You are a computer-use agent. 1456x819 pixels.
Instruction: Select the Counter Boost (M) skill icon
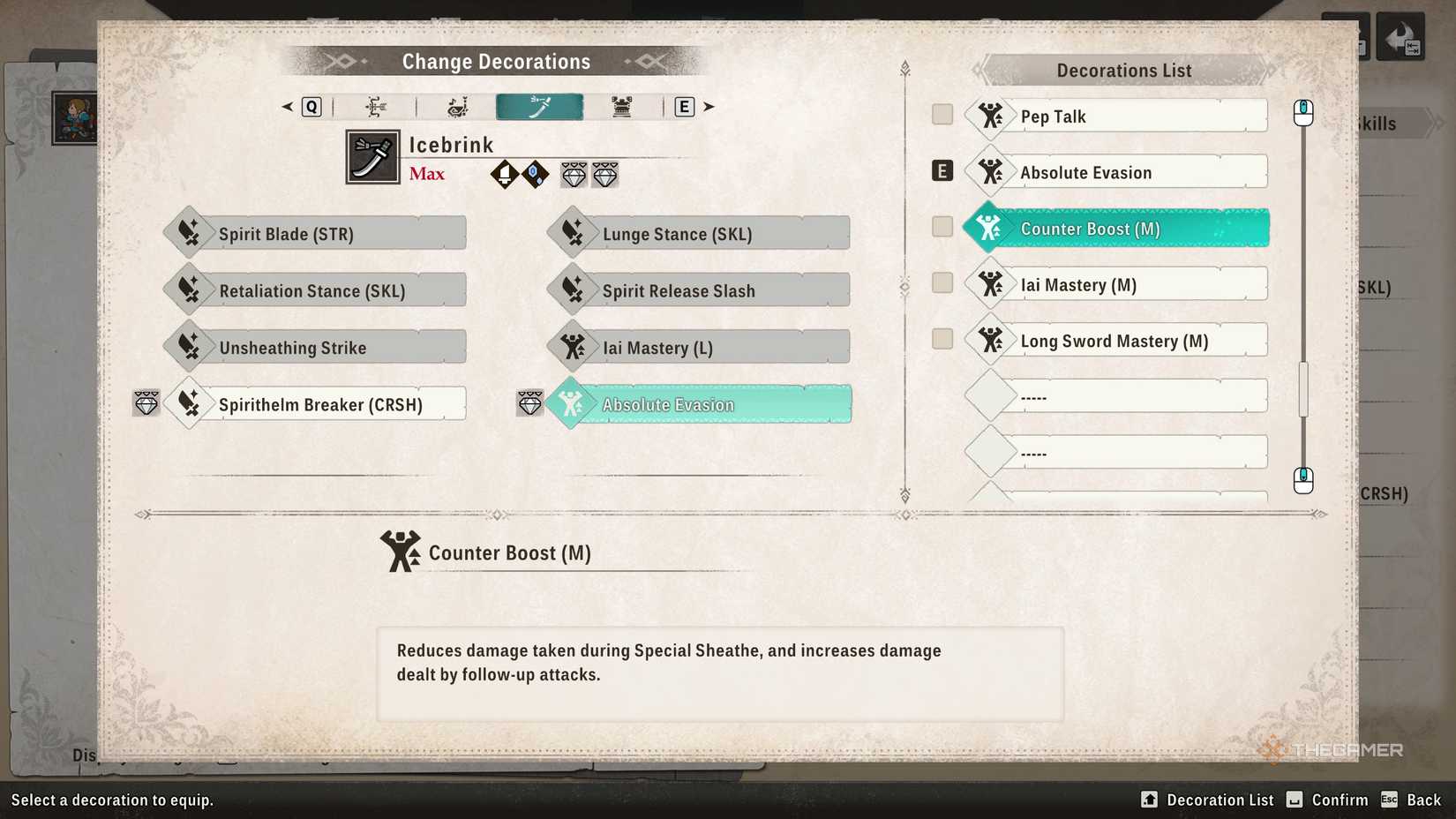pyautogui.click(x=990, y=228)
